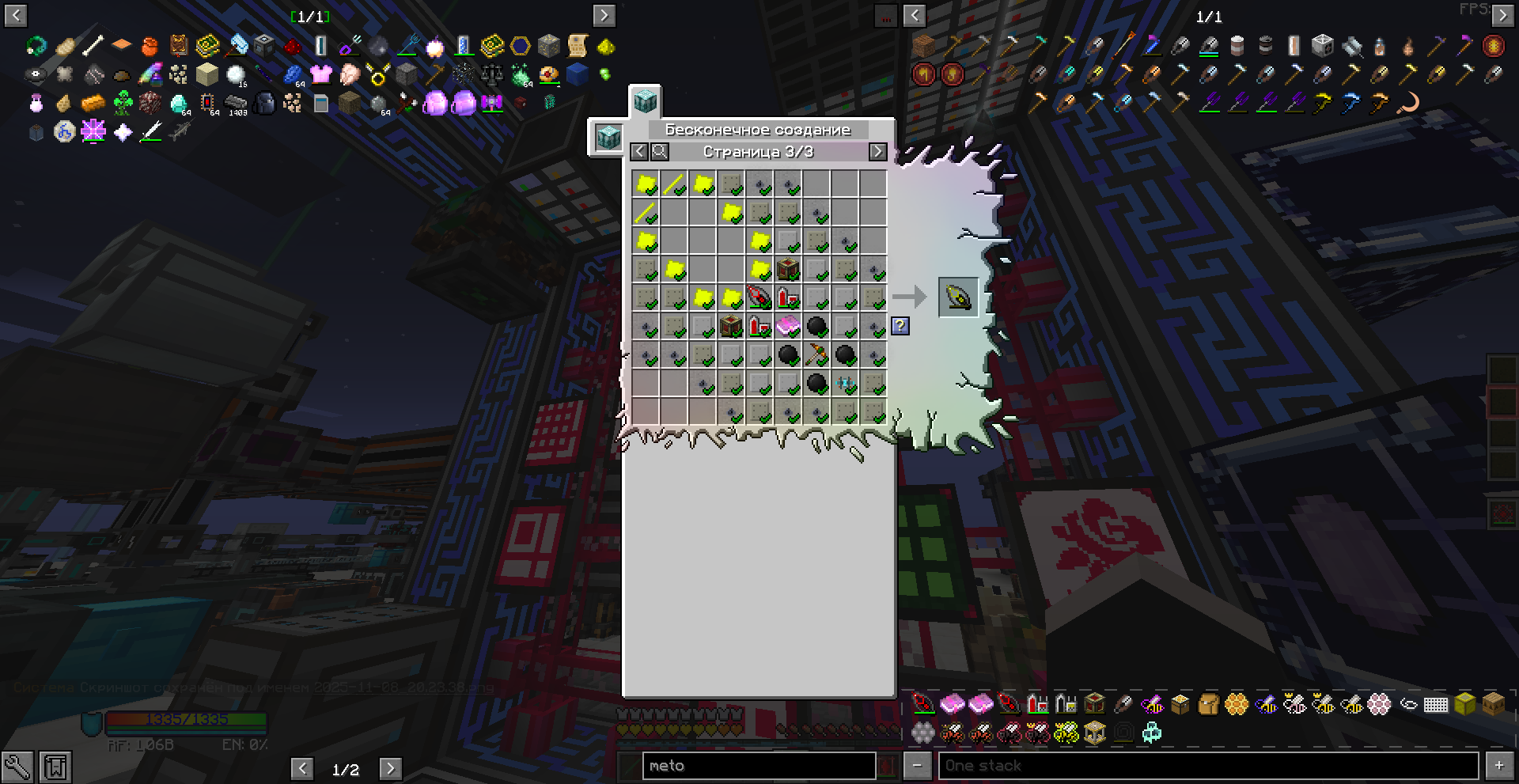Focus the search field containing "meto"
1519x784 pixels.
pyautogui.click(x=758, y=766)
